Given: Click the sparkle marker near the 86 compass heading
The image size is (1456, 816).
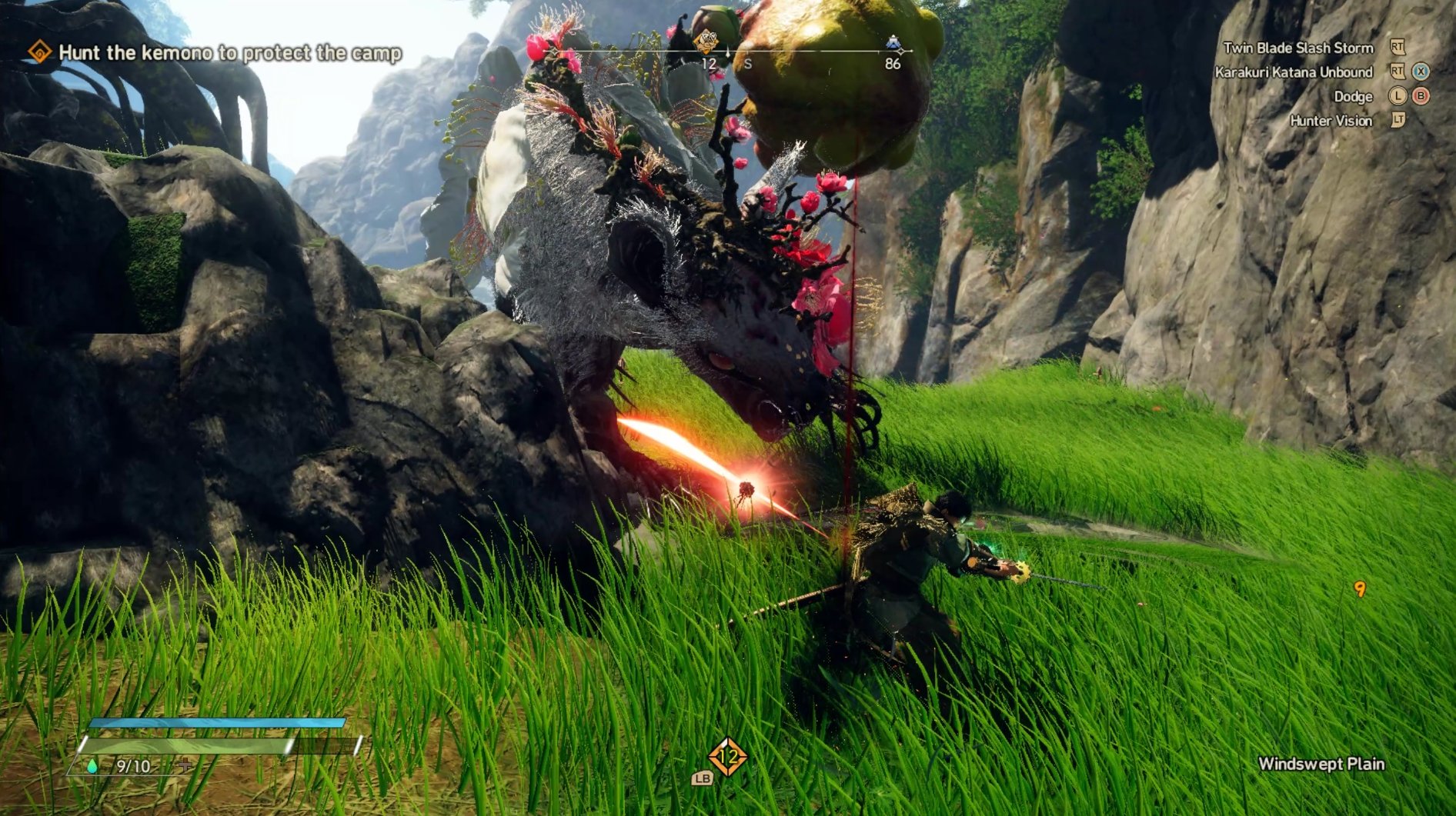Looking at the screenshot, I should [x=901, y=51].
